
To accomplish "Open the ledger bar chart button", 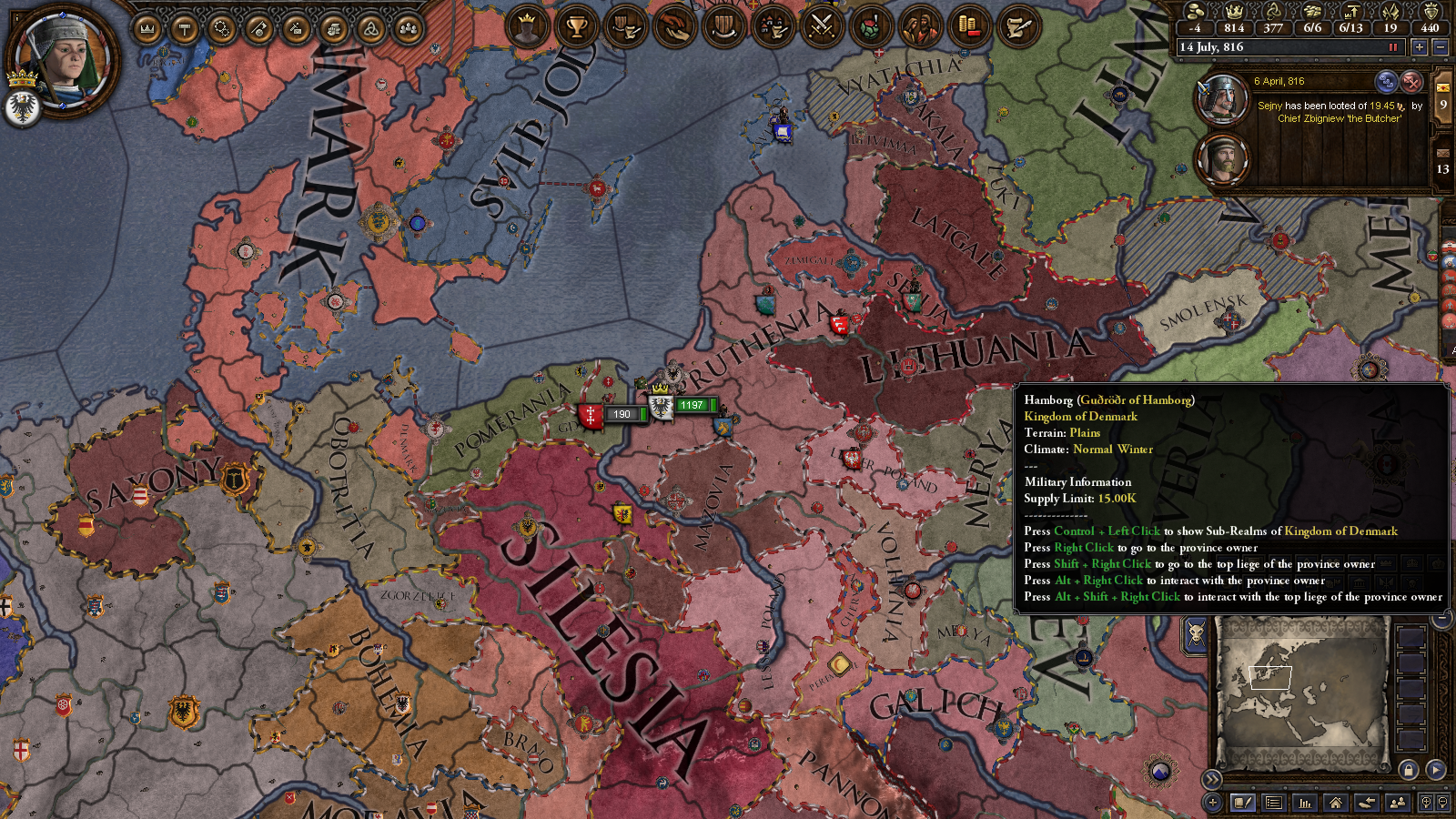I will tap(1305, 803).
